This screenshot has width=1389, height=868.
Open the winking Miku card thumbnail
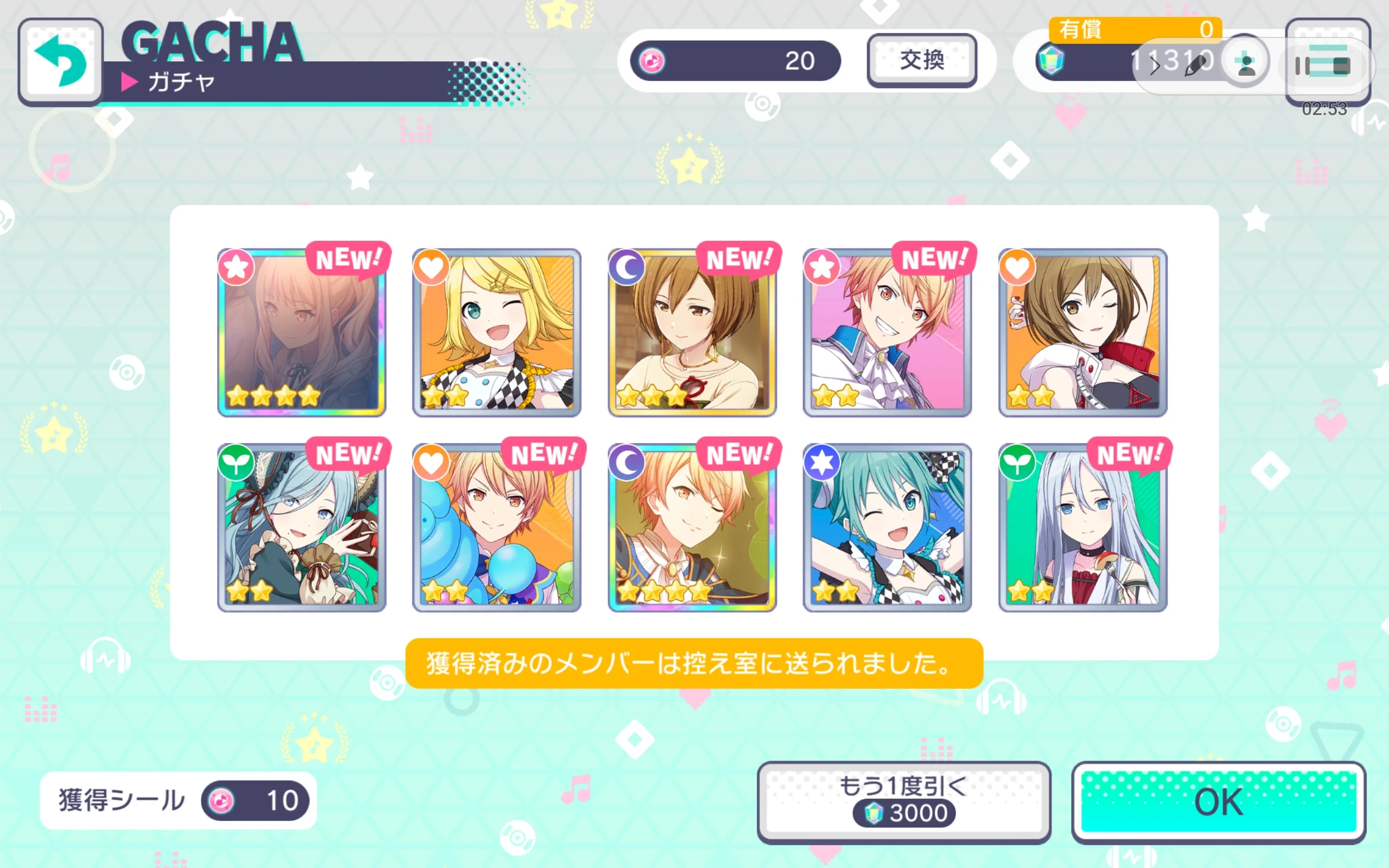(x=885, y=525)
